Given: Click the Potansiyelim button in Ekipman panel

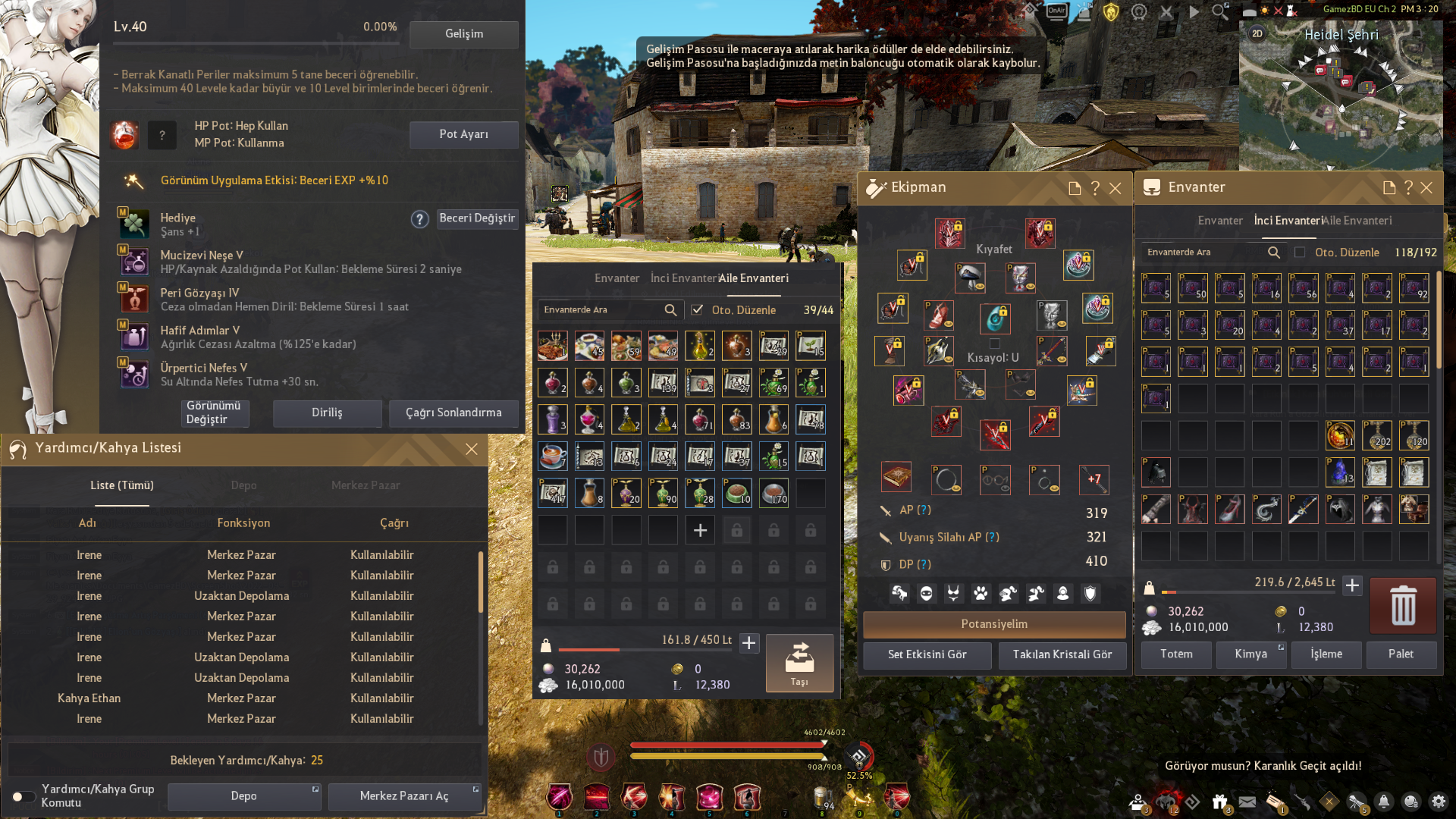Looking at the screenshot, I should pos(994,624).
